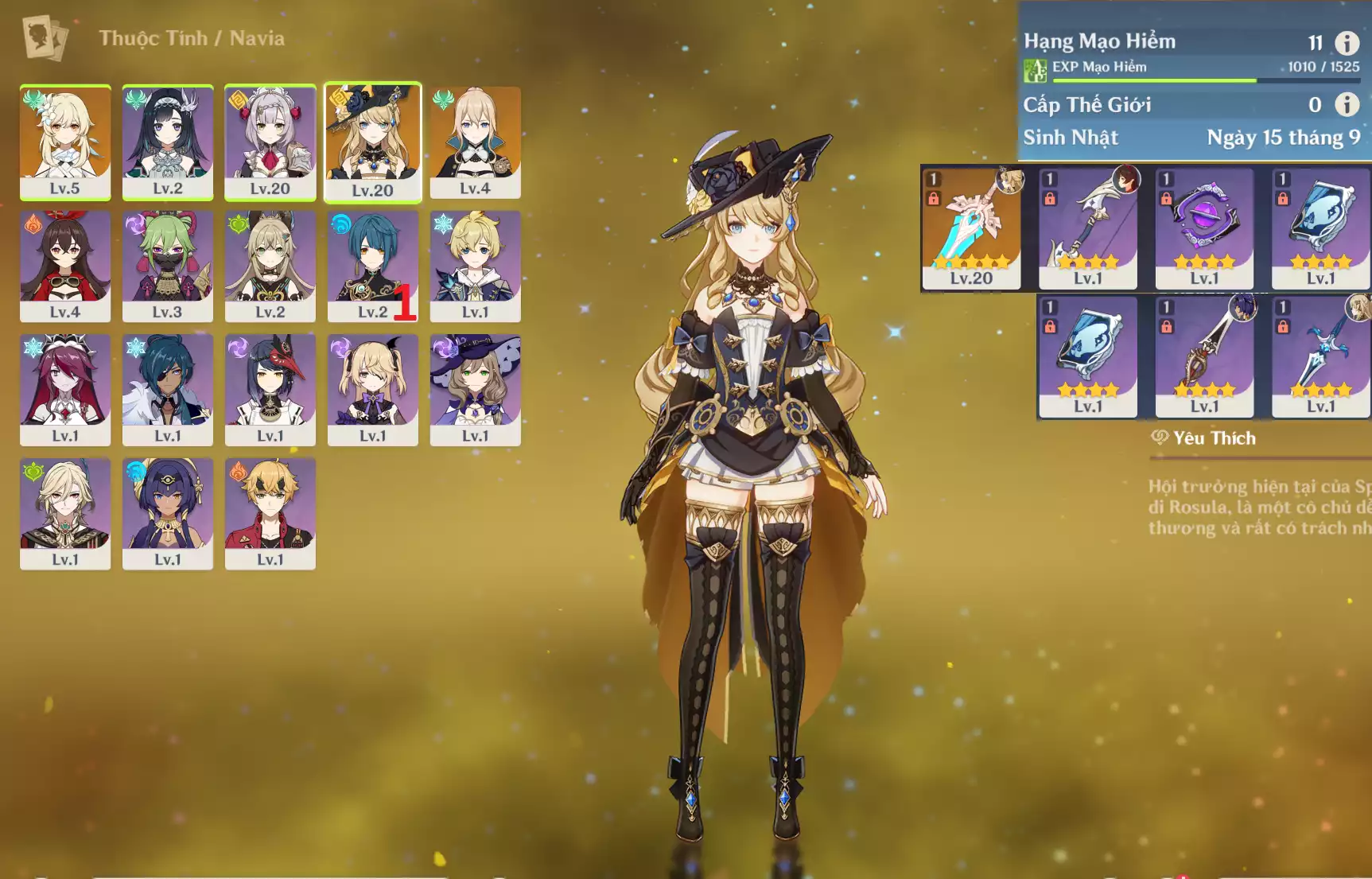This screenshot has height=879, width=1372.
Task: Pick Candace's Lv.1 character portrait
Action: pyautogui.click(x=168, y=513)
